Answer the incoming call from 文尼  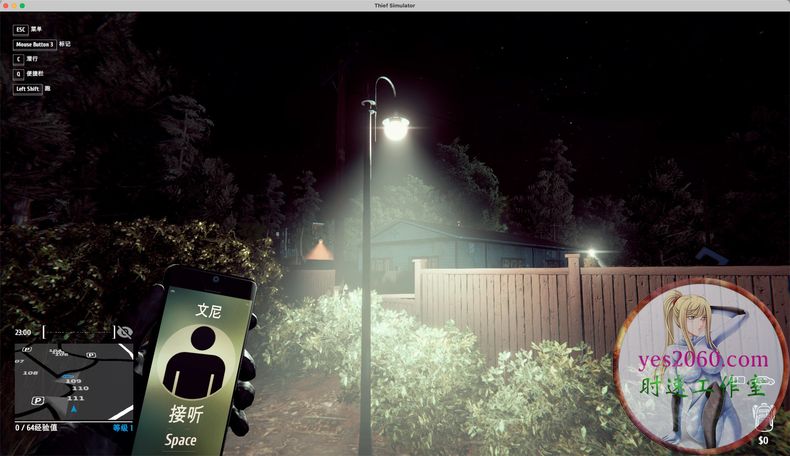coord(189,414)
